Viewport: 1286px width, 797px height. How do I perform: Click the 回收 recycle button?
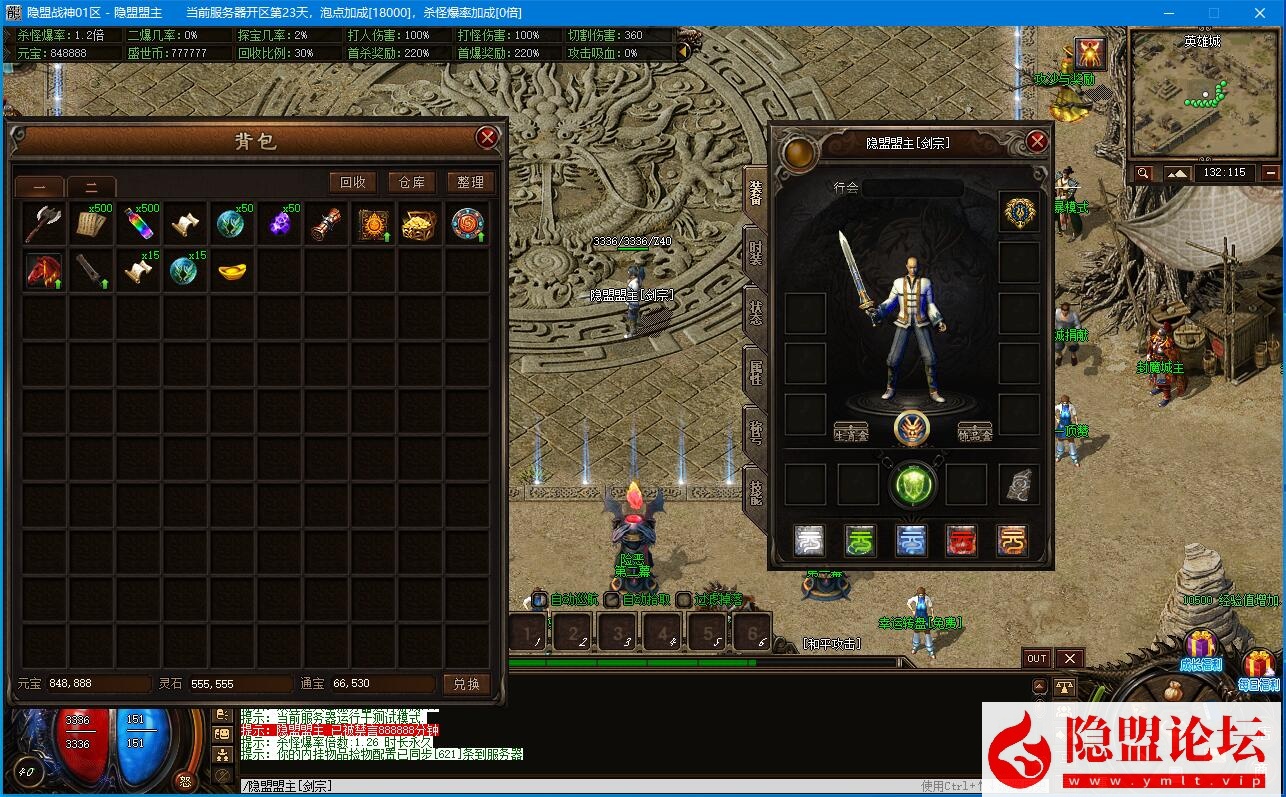tap(353, 182)
